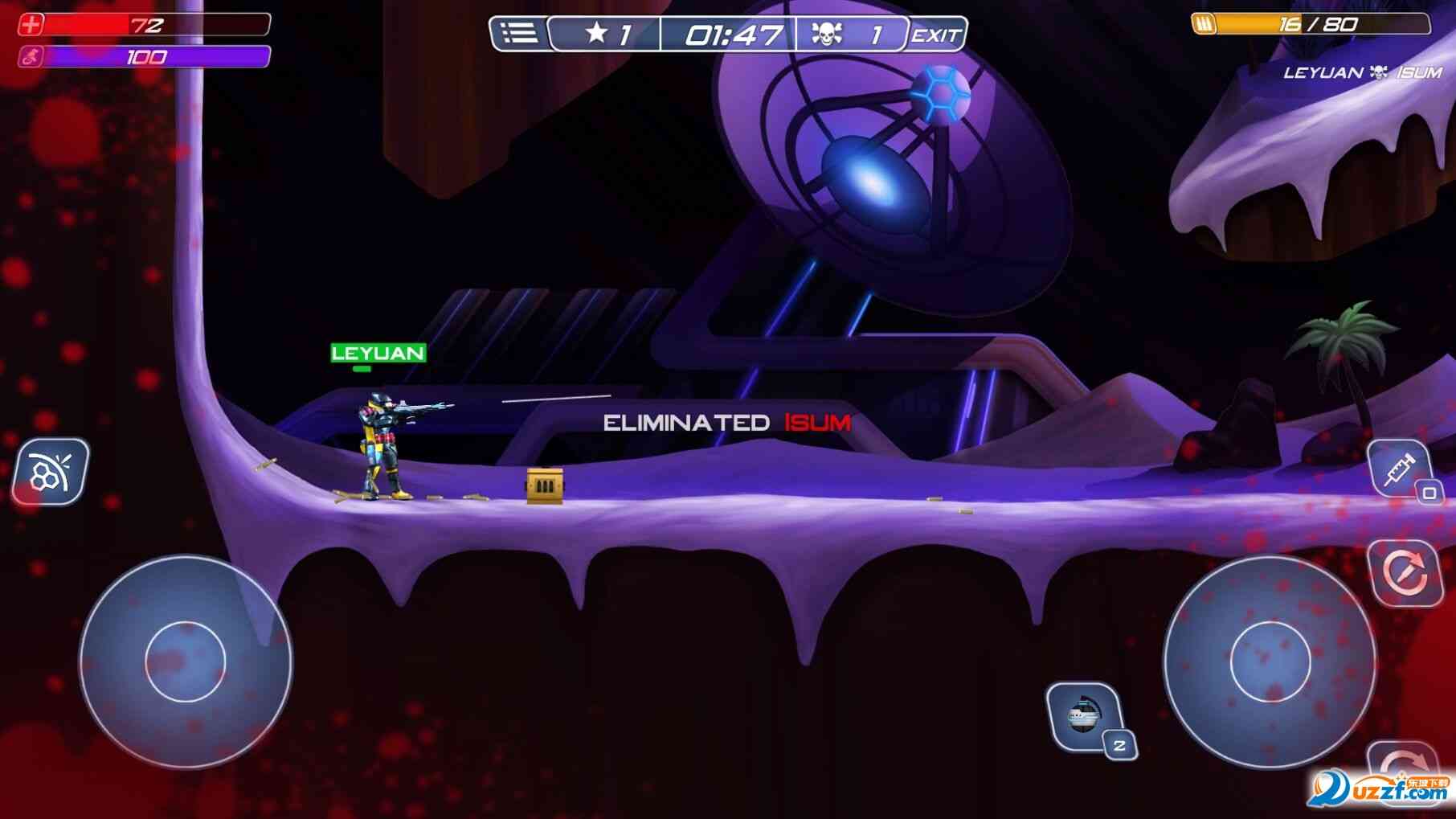This screenshot has height=819, width=1456.
Task: Touch the left movement joystick
Action: coord(186,661)
